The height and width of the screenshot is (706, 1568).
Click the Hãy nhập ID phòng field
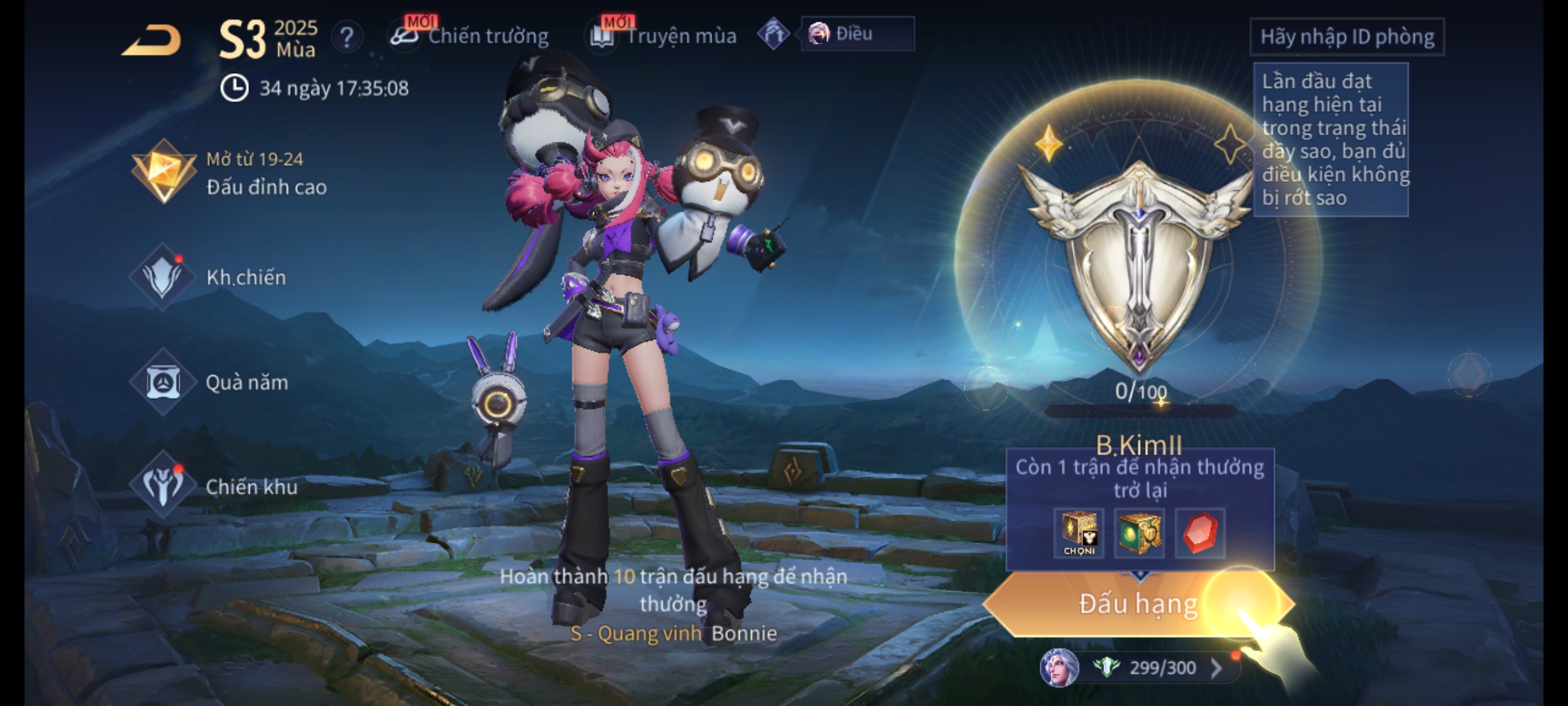(1347, 37)
